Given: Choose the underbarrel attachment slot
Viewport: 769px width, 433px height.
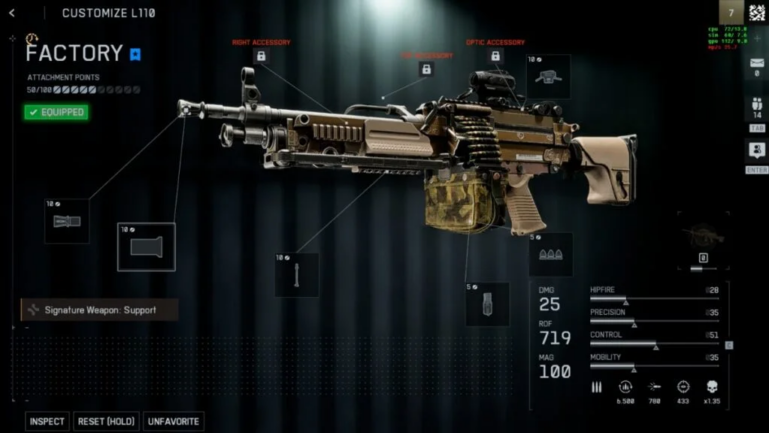Looking at the screenshot, I should pyautogui.click(x=297, y=275).
